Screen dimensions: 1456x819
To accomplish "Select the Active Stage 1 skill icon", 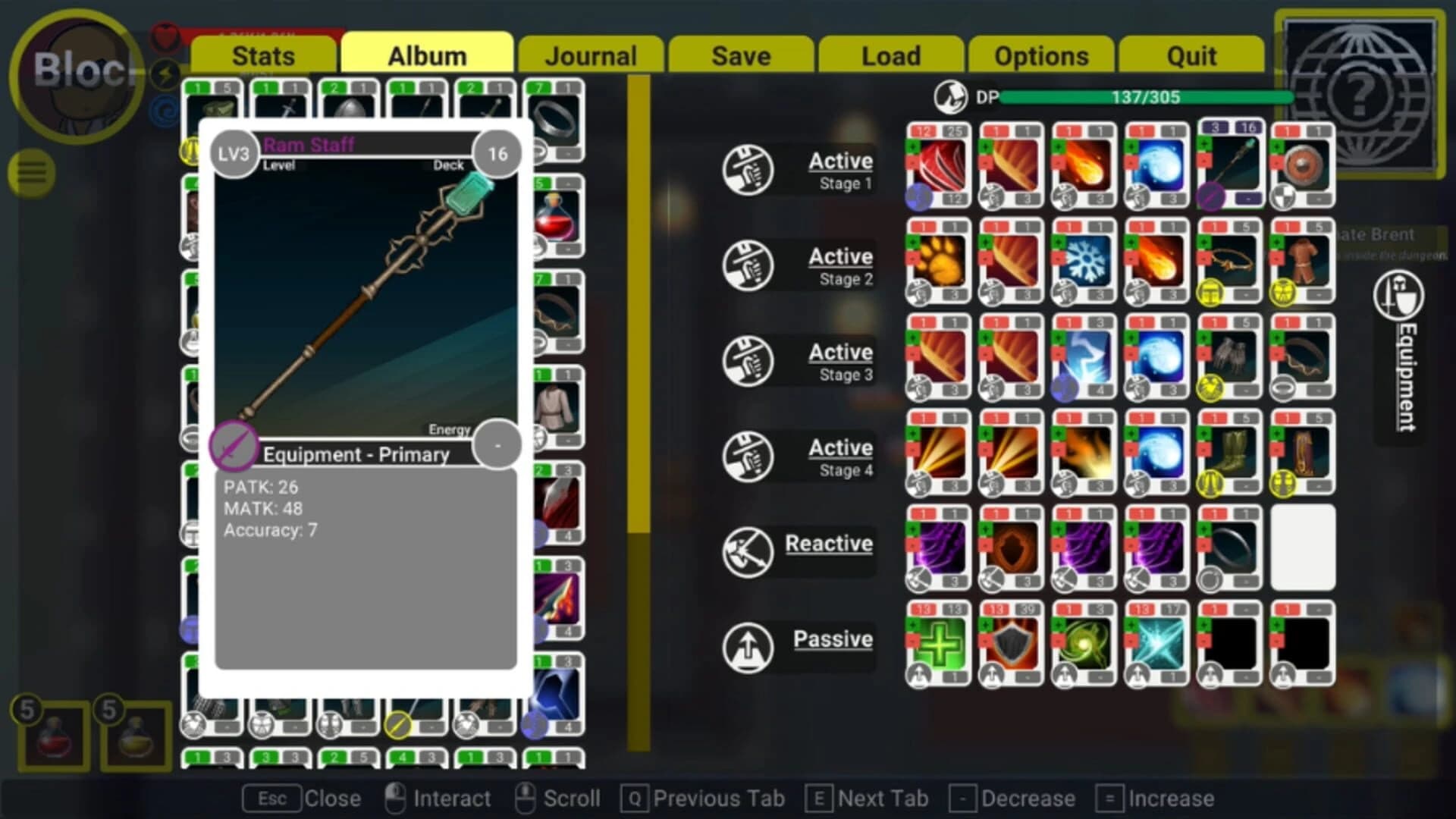I will tap(749, 168).
